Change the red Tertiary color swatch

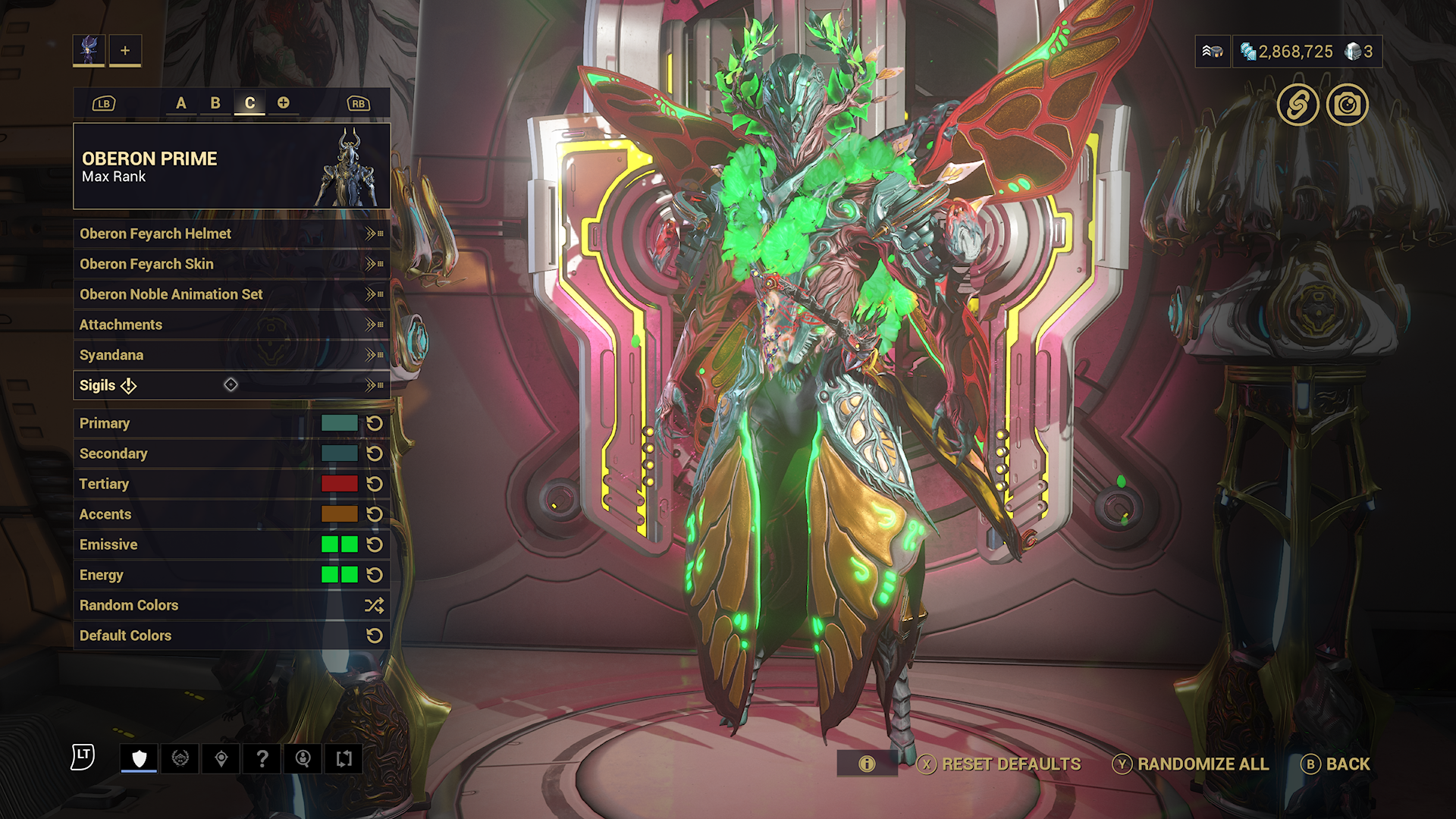(339, 484)
